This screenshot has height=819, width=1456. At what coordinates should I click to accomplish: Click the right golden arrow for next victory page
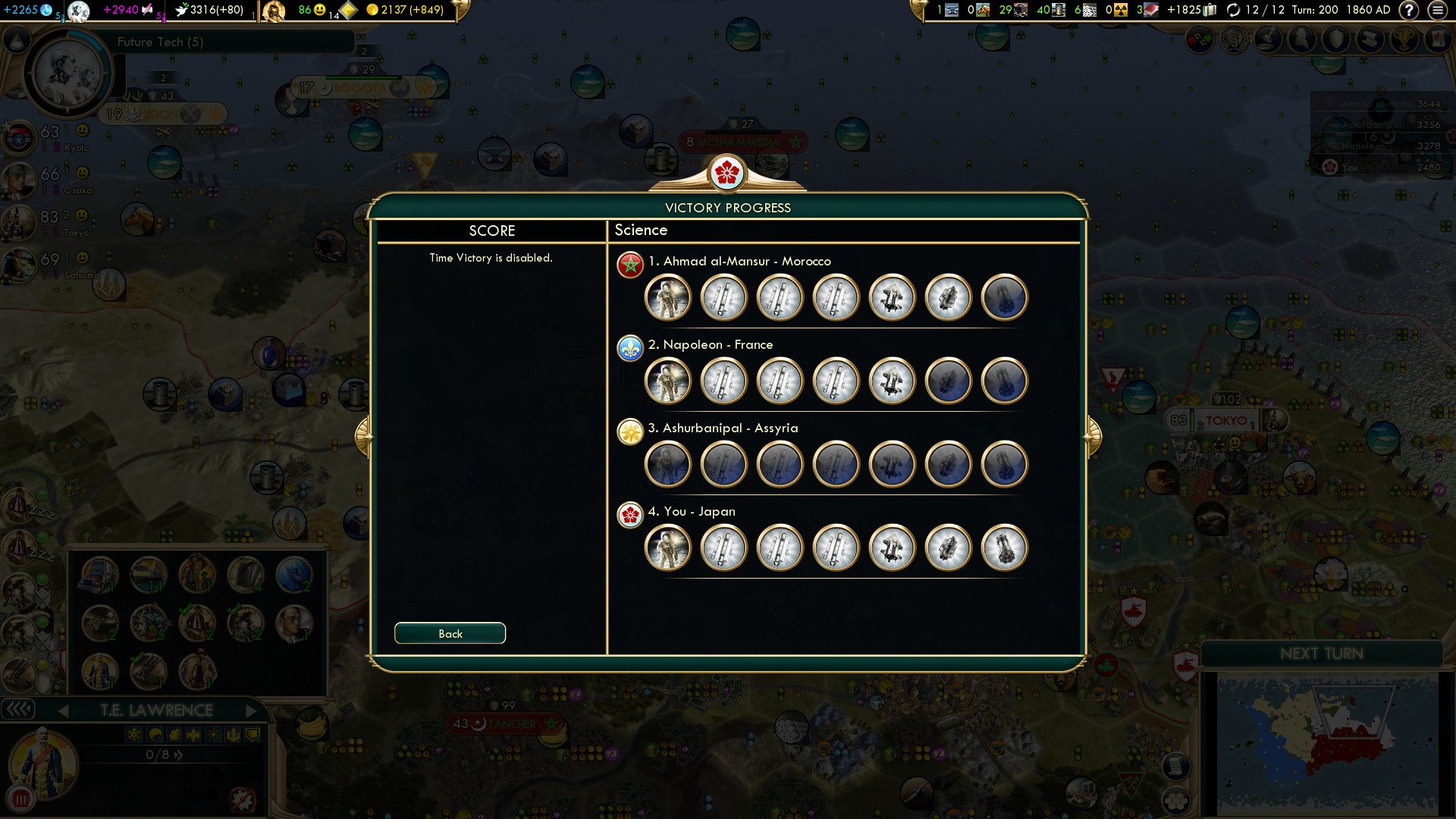pyautogui.click(x=1092, y=436)
